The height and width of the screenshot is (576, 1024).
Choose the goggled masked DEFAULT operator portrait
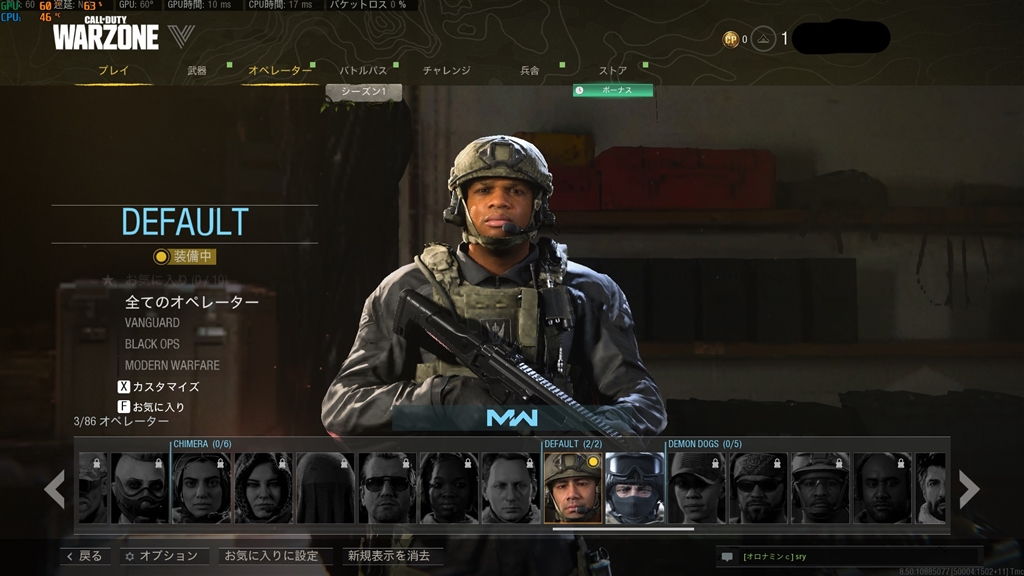pyautogui.click(x=634, y=488)
